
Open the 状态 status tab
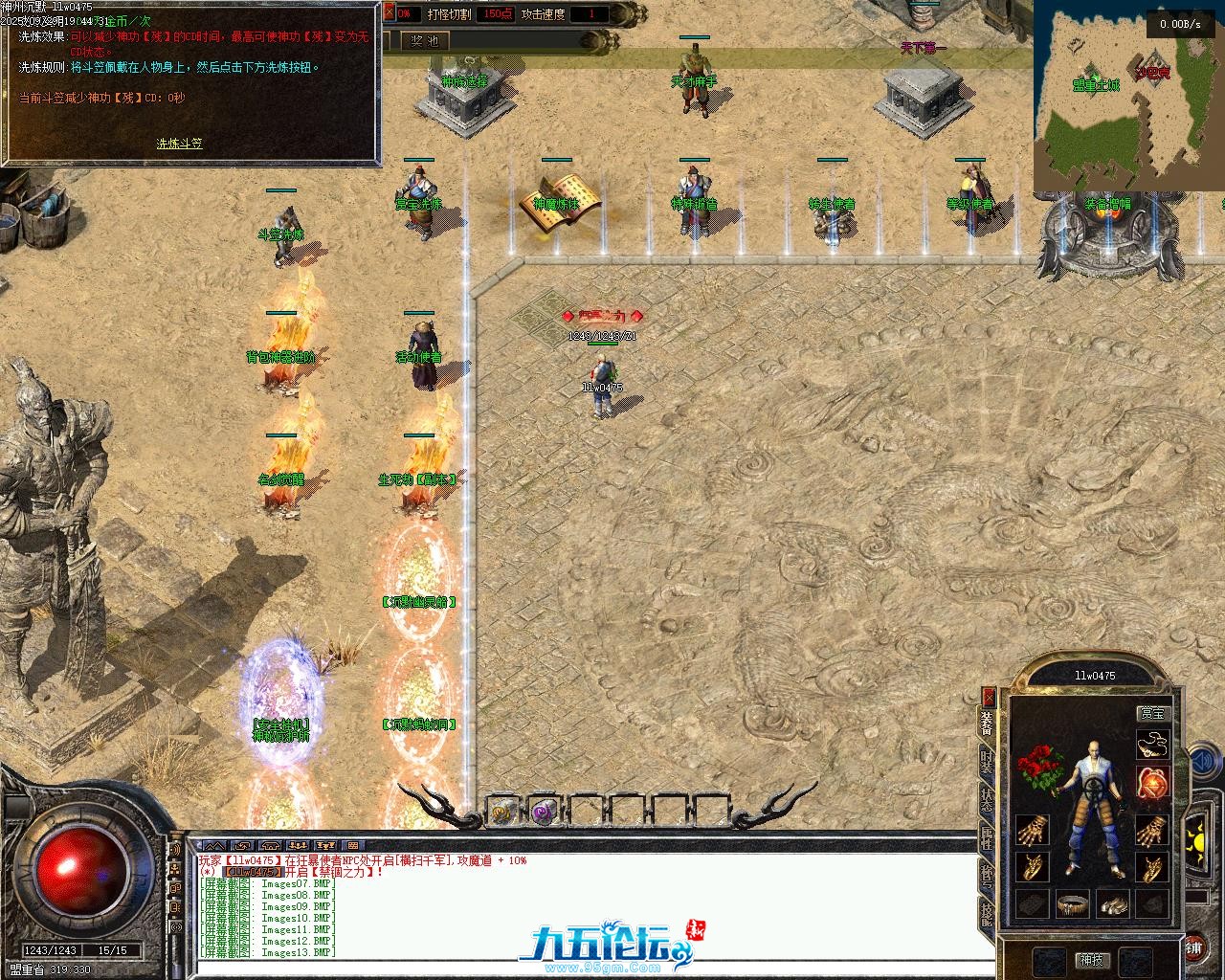click(x=987, y=800)
